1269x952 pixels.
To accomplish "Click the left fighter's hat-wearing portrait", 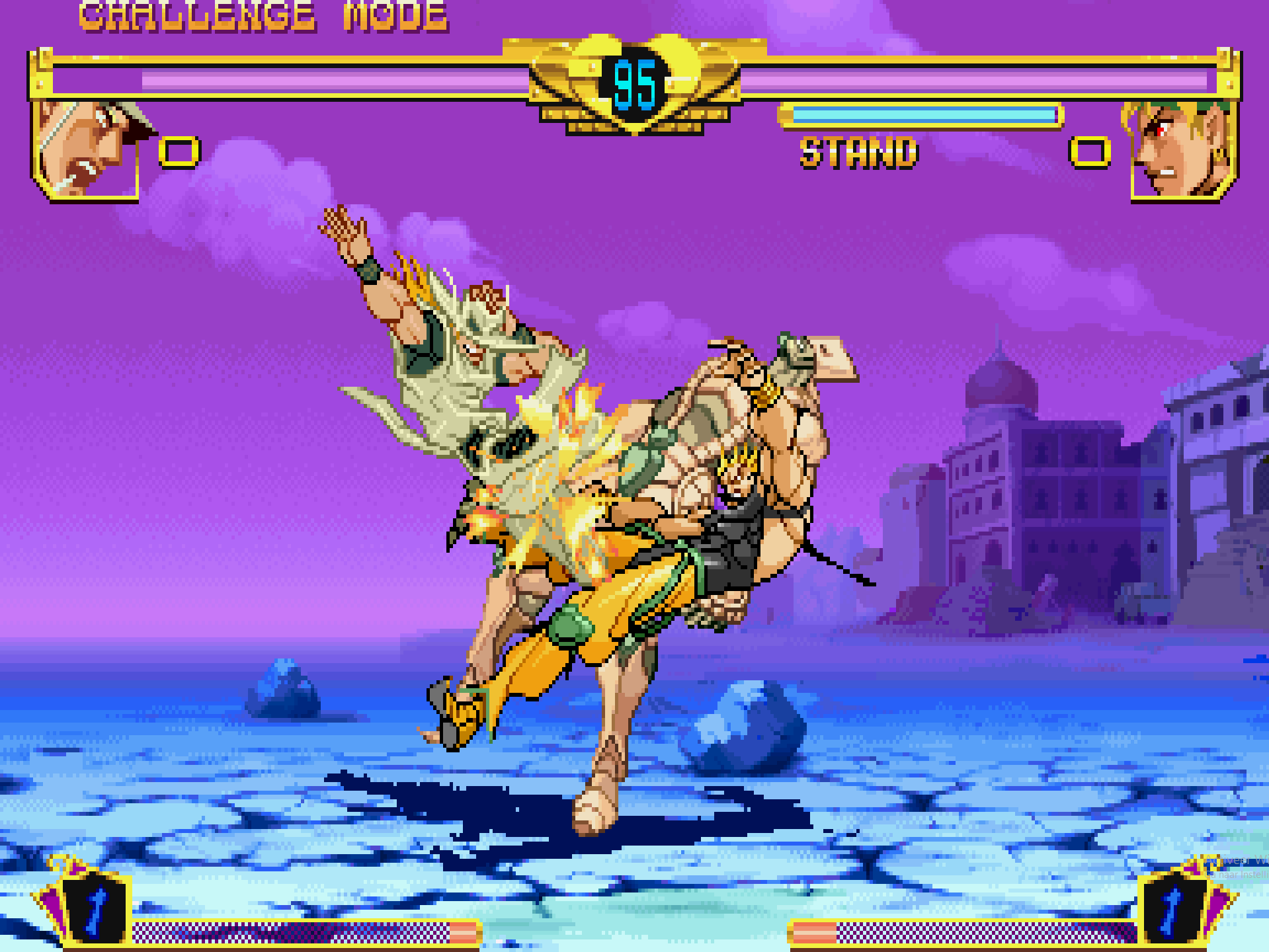I will point(86,149).
